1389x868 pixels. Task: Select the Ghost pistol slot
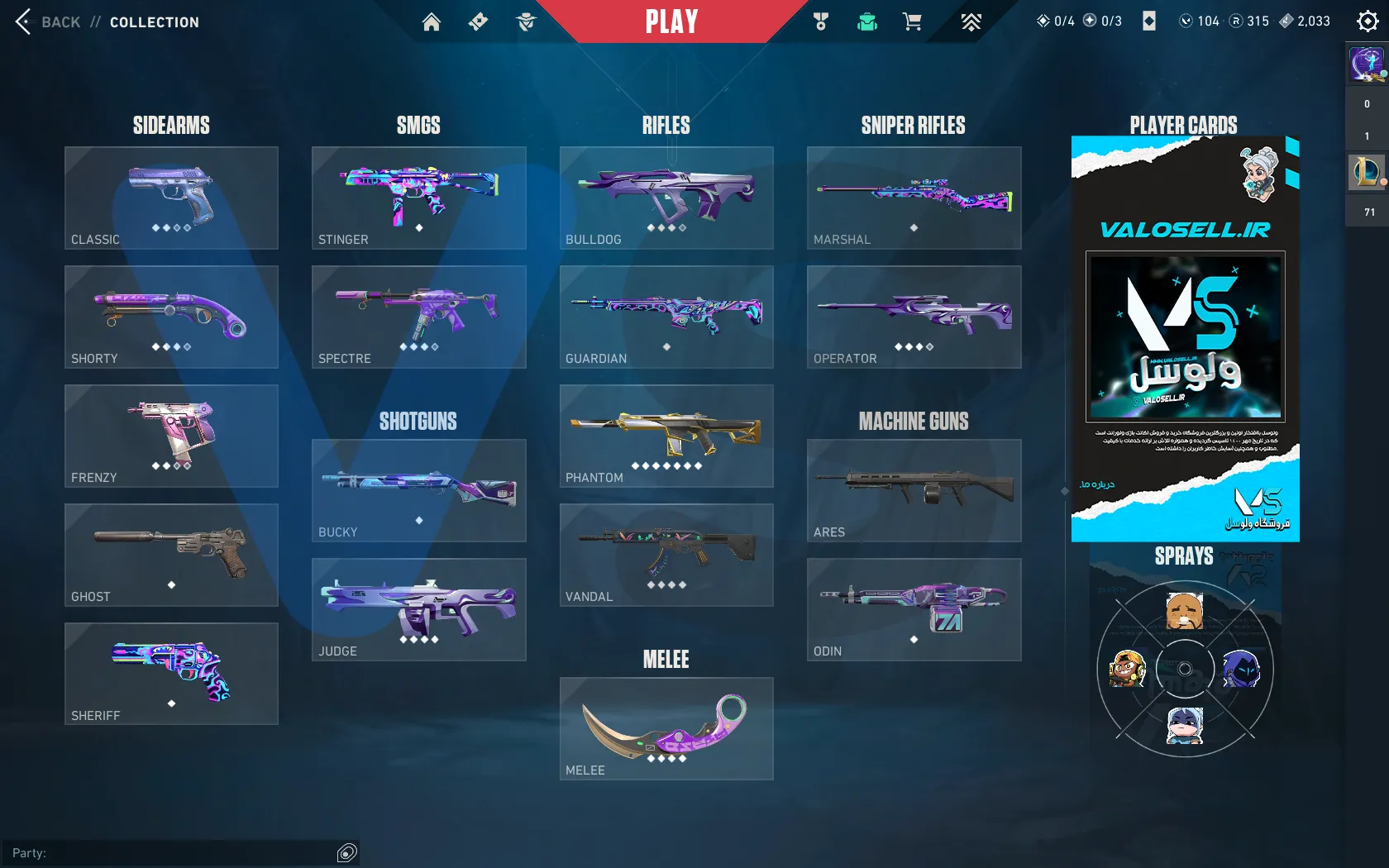point(171,555)
